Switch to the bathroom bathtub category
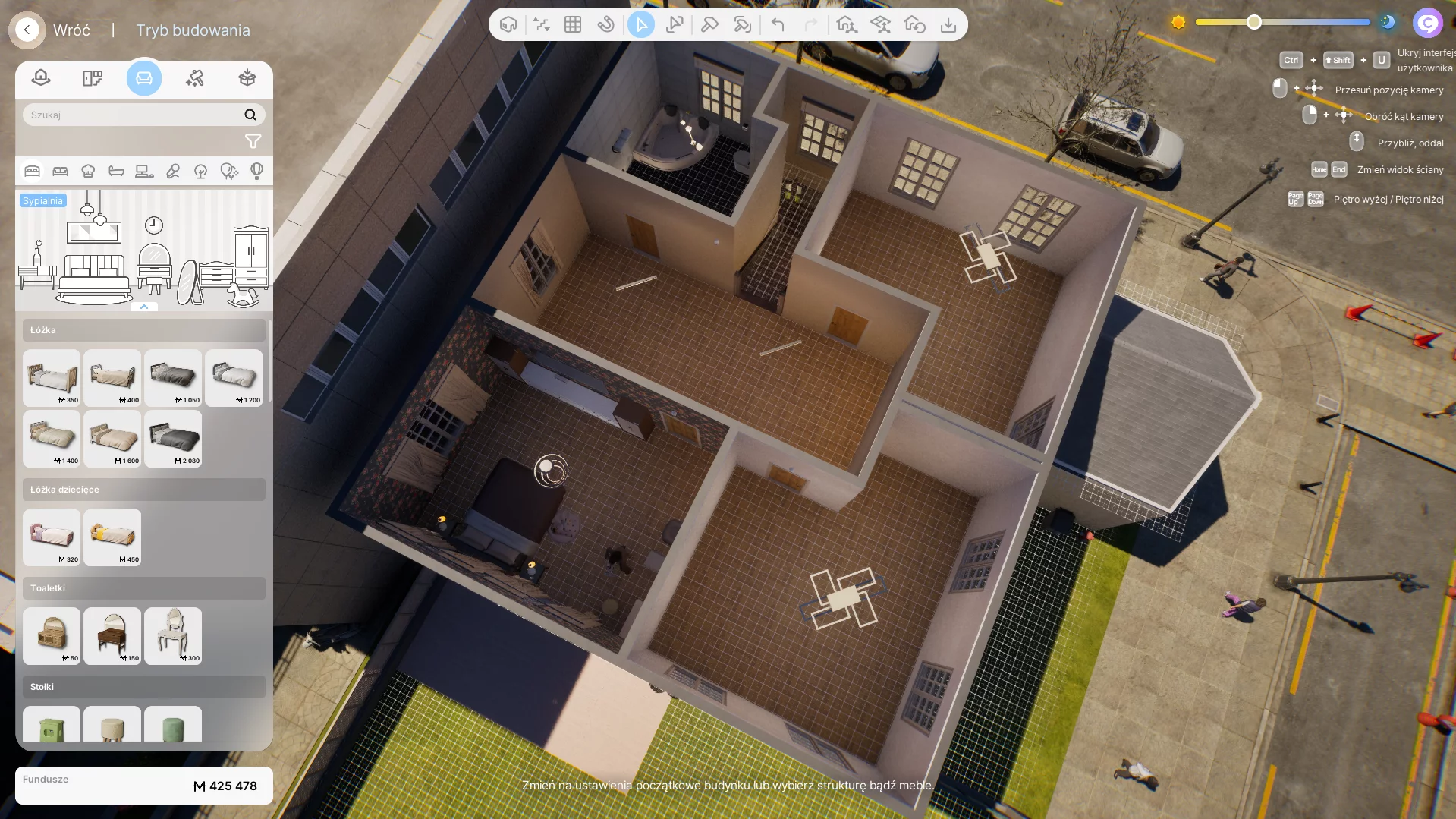The width and height of the screenshot is (1456, 819). pyautogui.click(x=116, y=172)
